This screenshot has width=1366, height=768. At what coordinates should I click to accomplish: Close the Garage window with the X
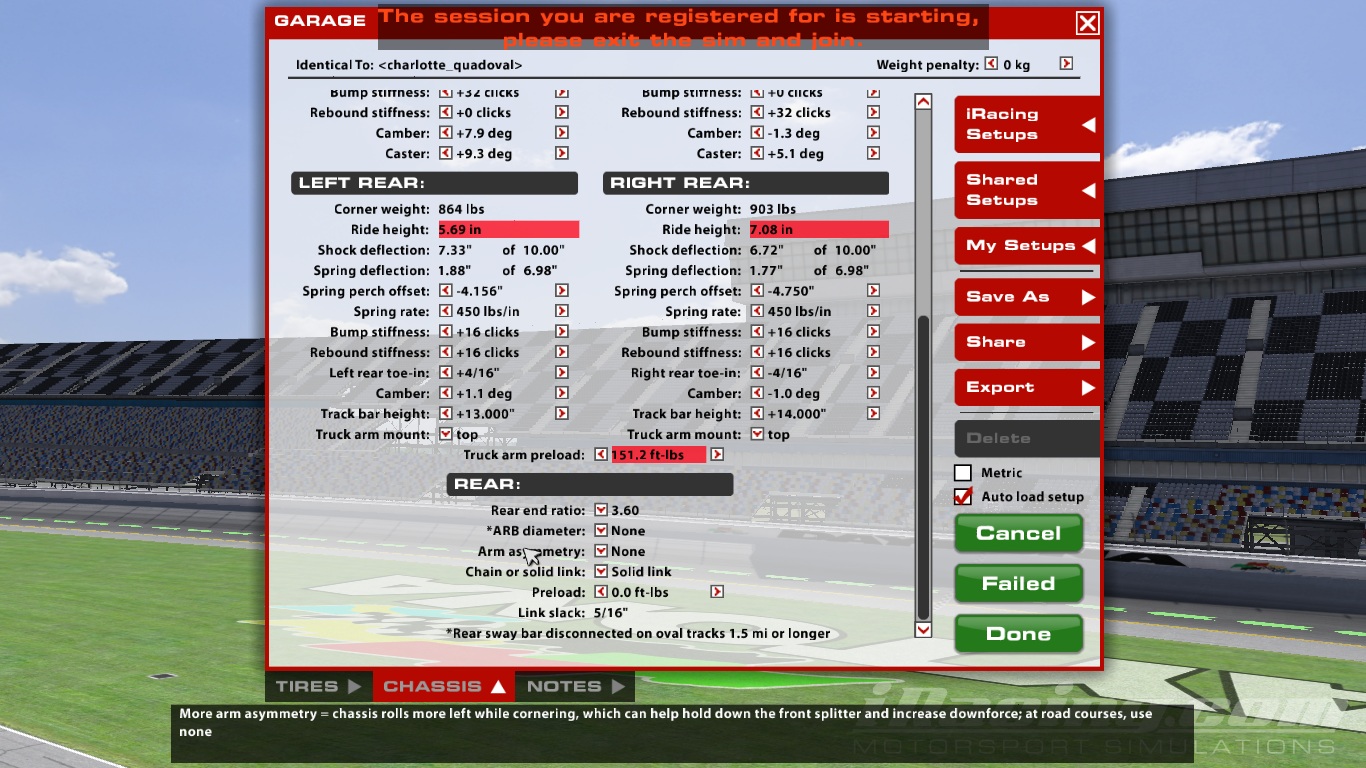[1087, 23]
